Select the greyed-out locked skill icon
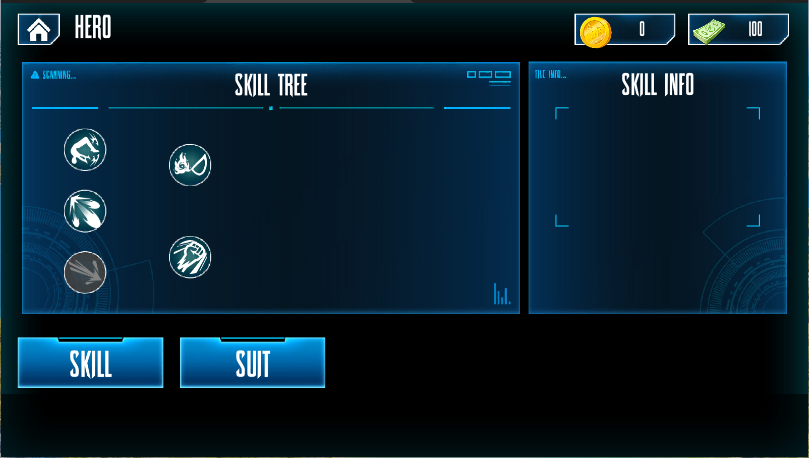The width and height of the screenshot is (809, 458). [85, 272]
